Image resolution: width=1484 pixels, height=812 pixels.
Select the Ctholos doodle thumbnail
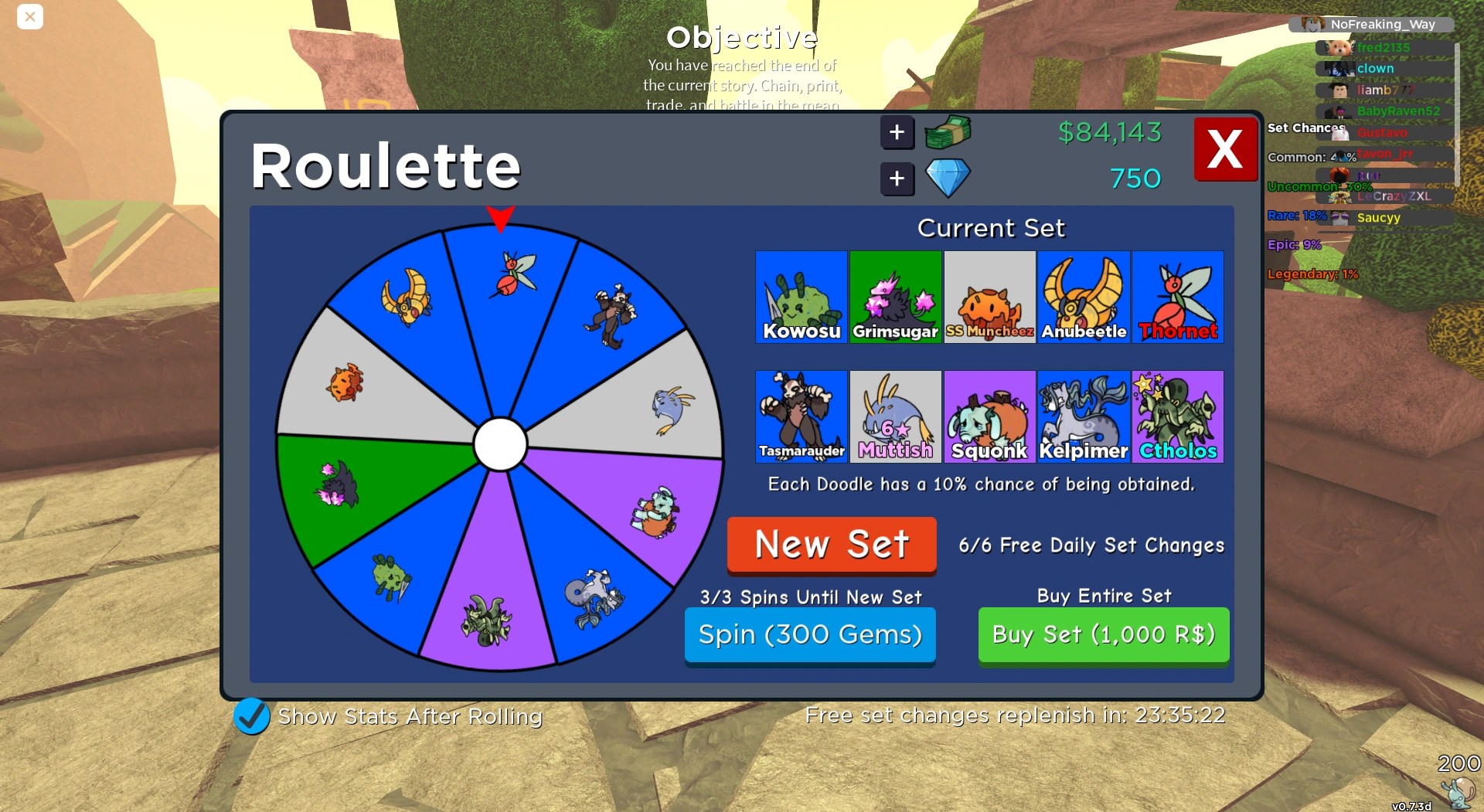[1178, 416]
